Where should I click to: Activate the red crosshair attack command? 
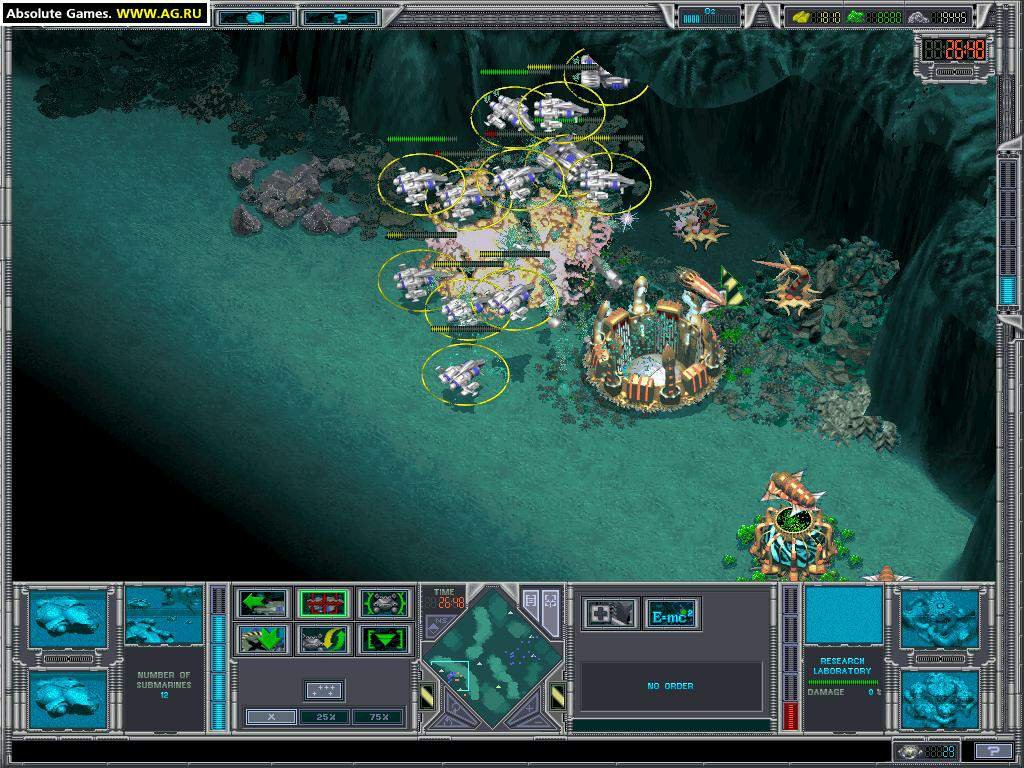click(323, 603)
